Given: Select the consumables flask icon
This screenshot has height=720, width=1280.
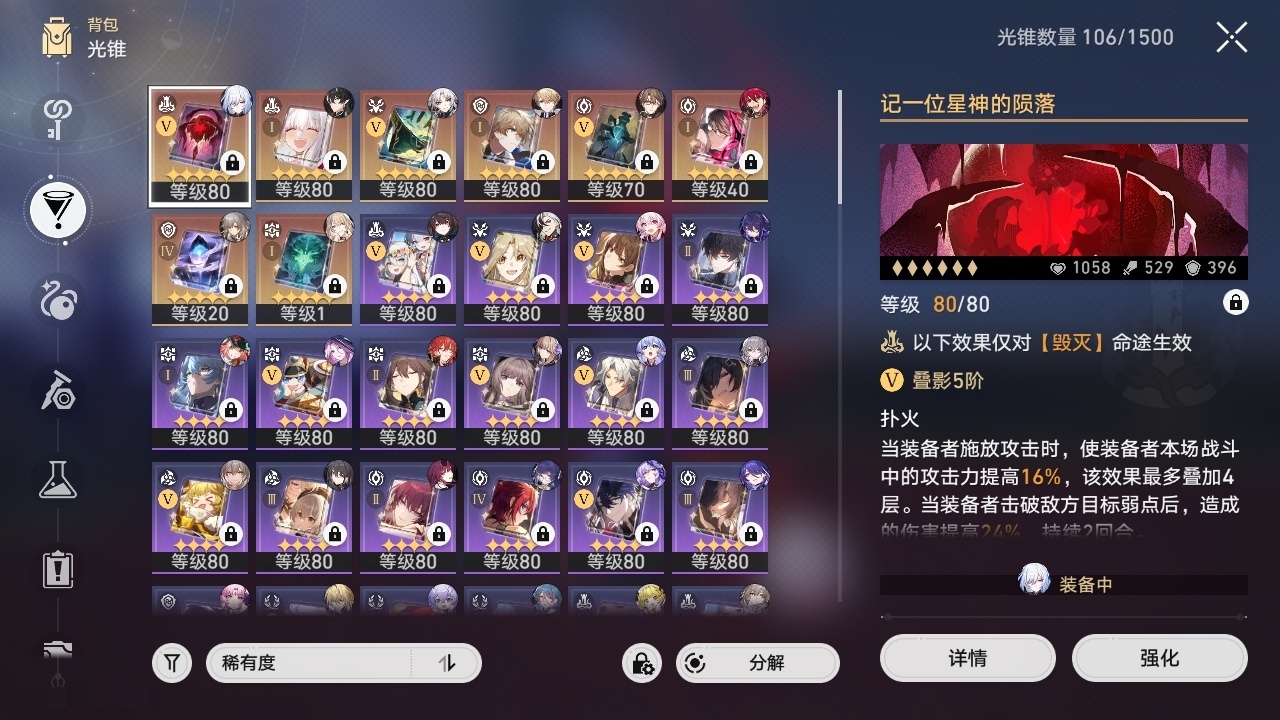Looking at the screenshot, I should point(55,480).
